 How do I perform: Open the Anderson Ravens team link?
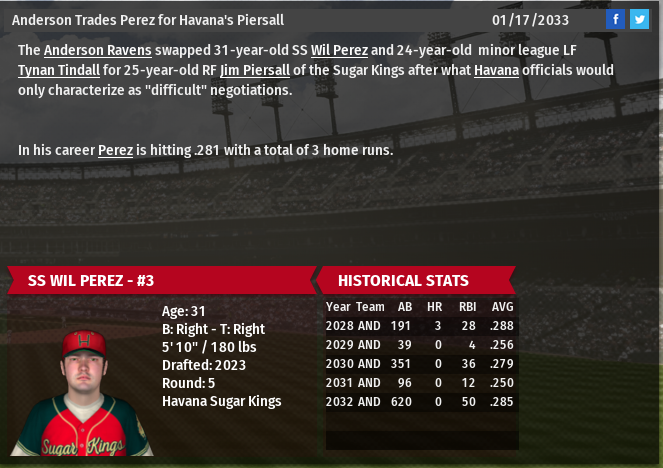pyautogui.click(x=97, y=50)
